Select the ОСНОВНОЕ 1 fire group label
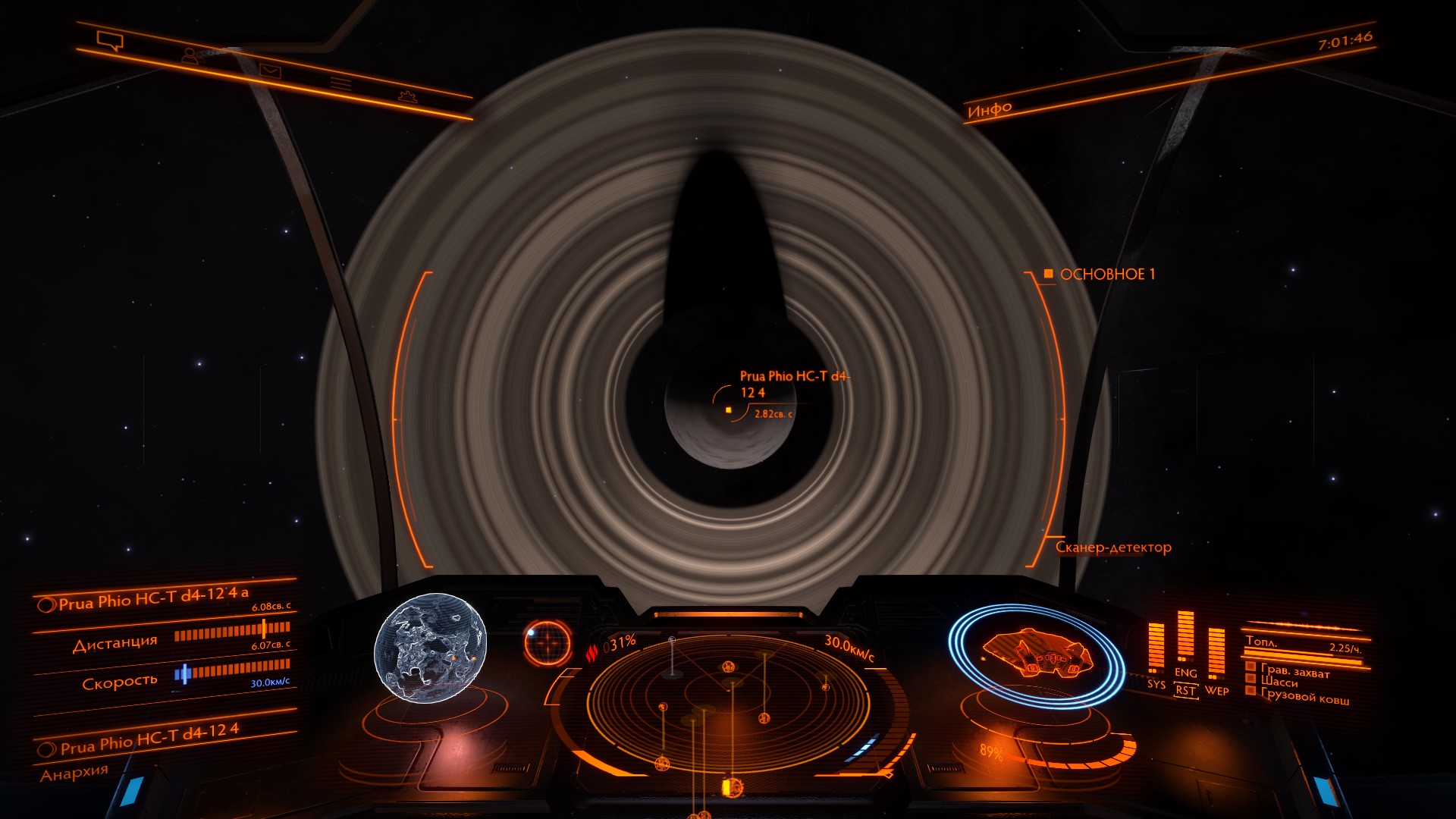Viewport: 1456px width, 819px height. click(1106, 274)
